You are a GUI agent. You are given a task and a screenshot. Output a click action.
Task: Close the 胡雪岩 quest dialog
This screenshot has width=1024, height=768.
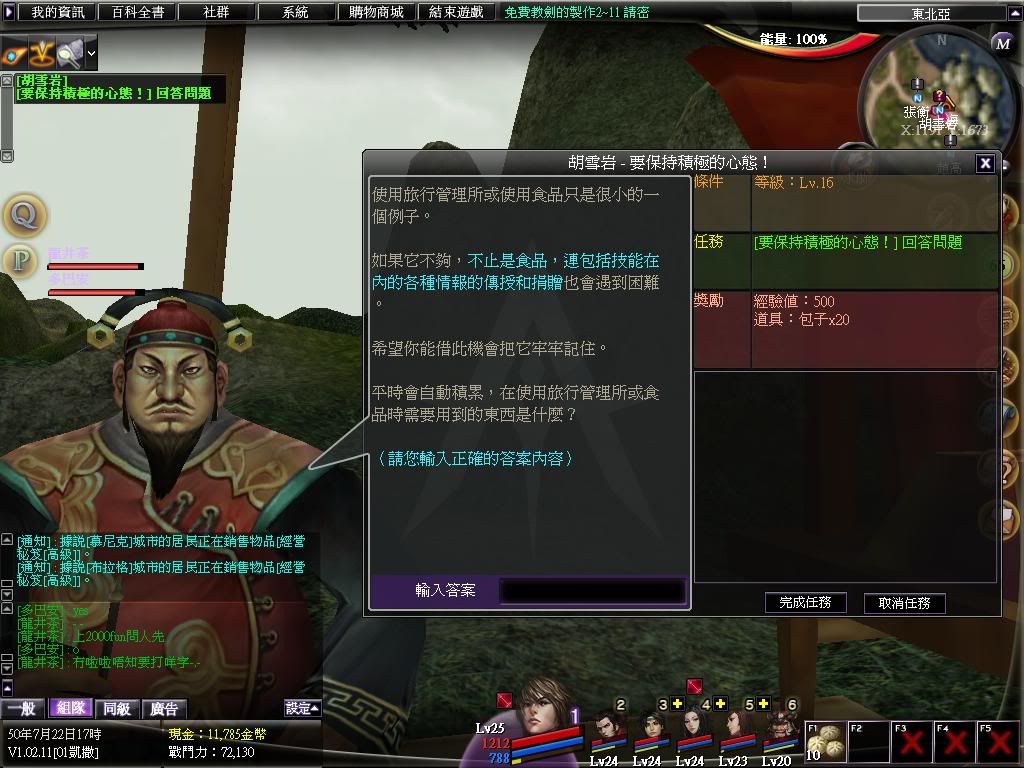[985, 163]
